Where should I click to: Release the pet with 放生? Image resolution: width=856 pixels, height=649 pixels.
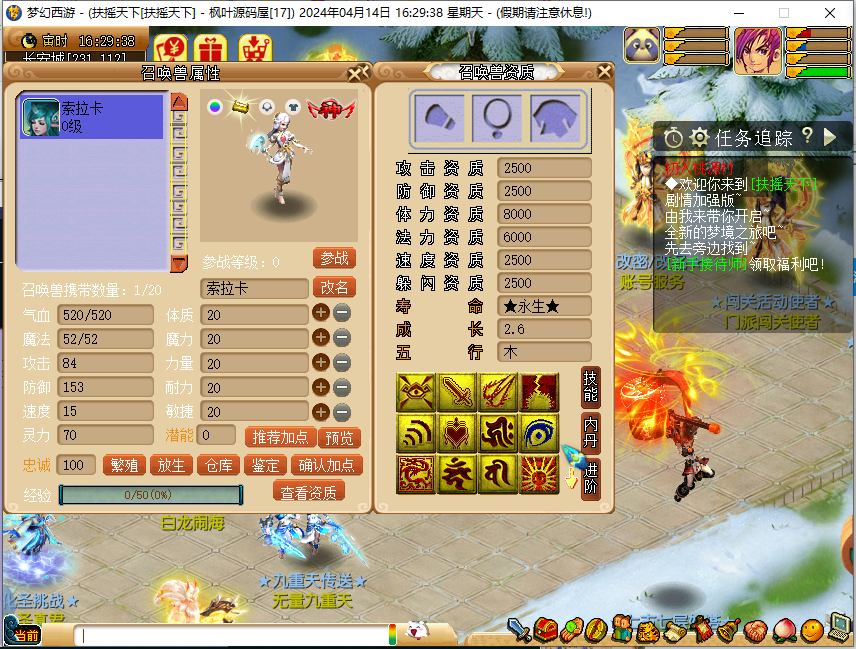171,465
